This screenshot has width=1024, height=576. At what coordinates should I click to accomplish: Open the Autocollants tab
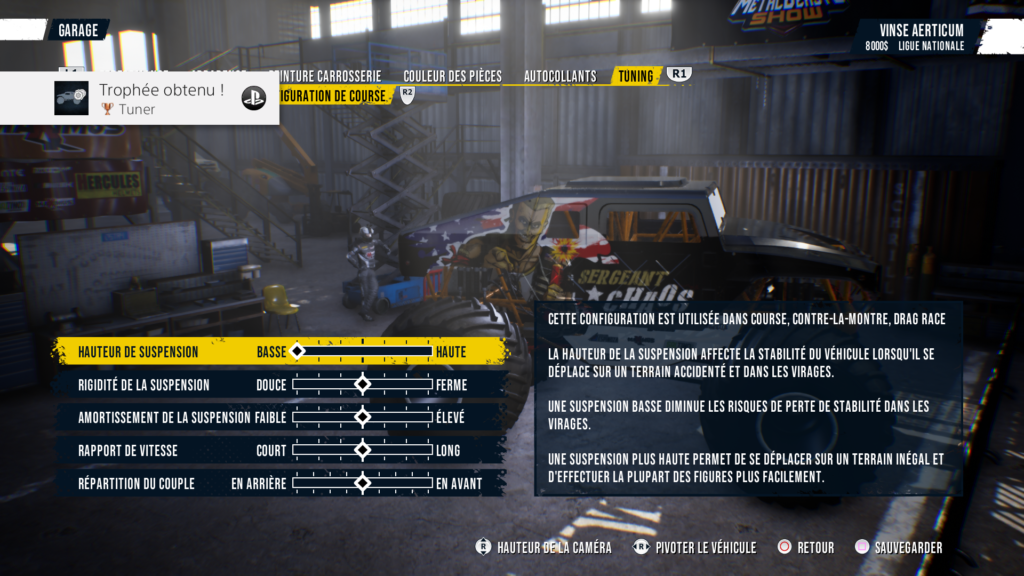pos(560,76)
